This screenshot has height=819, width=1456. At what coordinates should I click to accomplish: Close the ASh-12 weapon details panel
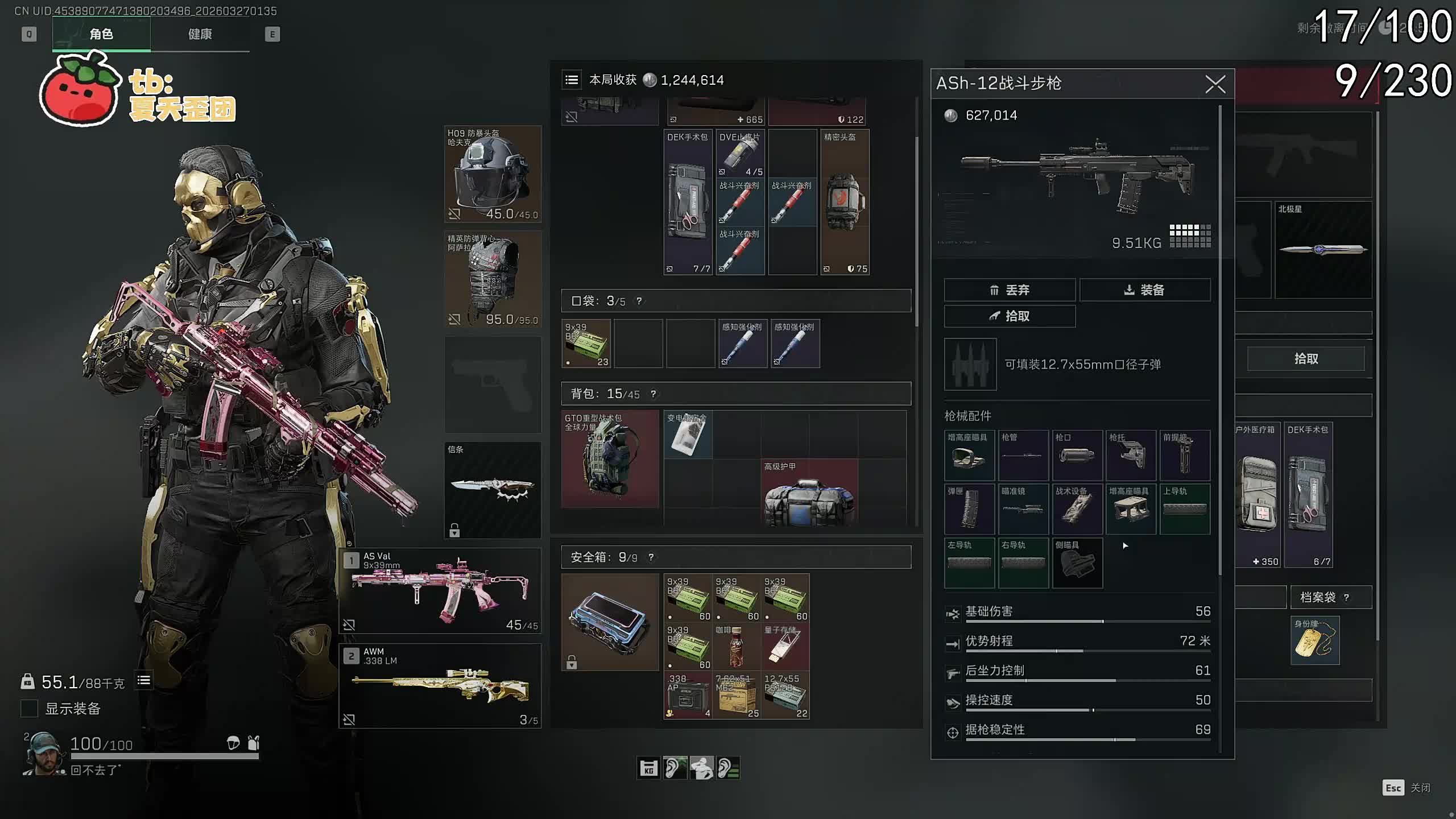tap(1215, 84)
